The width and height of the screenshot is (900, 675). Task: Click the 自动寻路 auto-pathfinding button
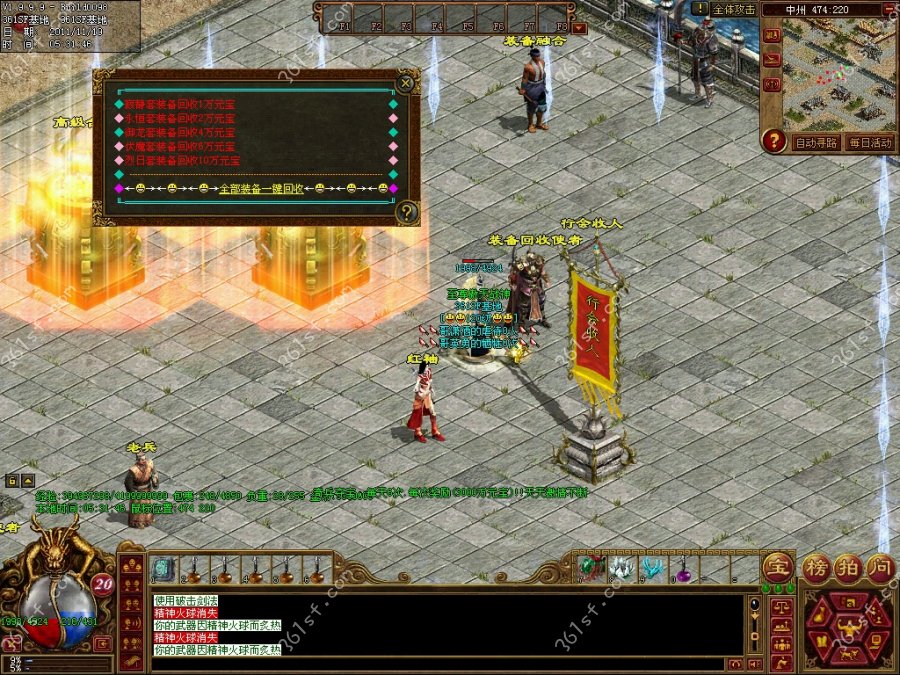pyautogui.click(x=815, y=143)
